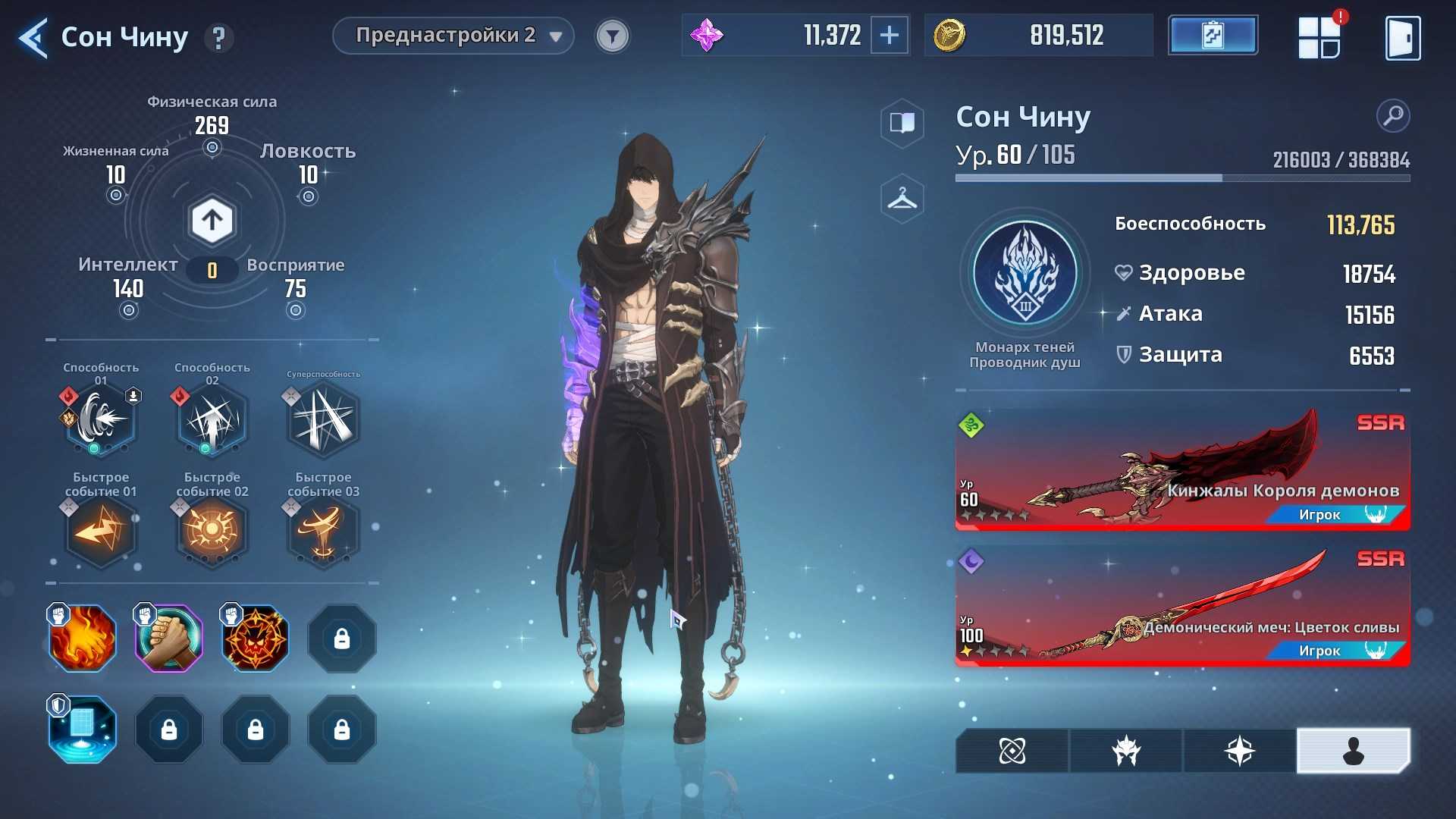
Task: Open the clothes hanger costume icon
Action: tap(902, 199)
